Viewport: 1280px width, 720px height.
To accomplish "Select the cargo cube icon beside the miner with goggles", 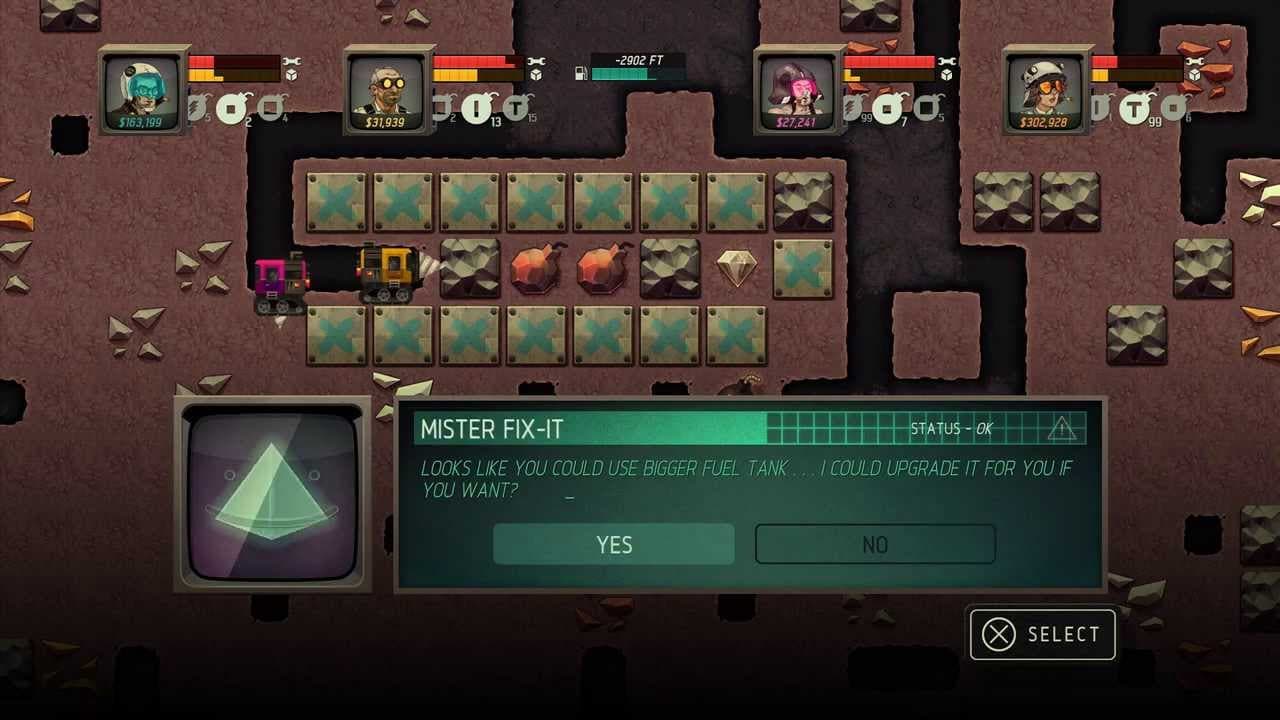I will coord(535,73).
